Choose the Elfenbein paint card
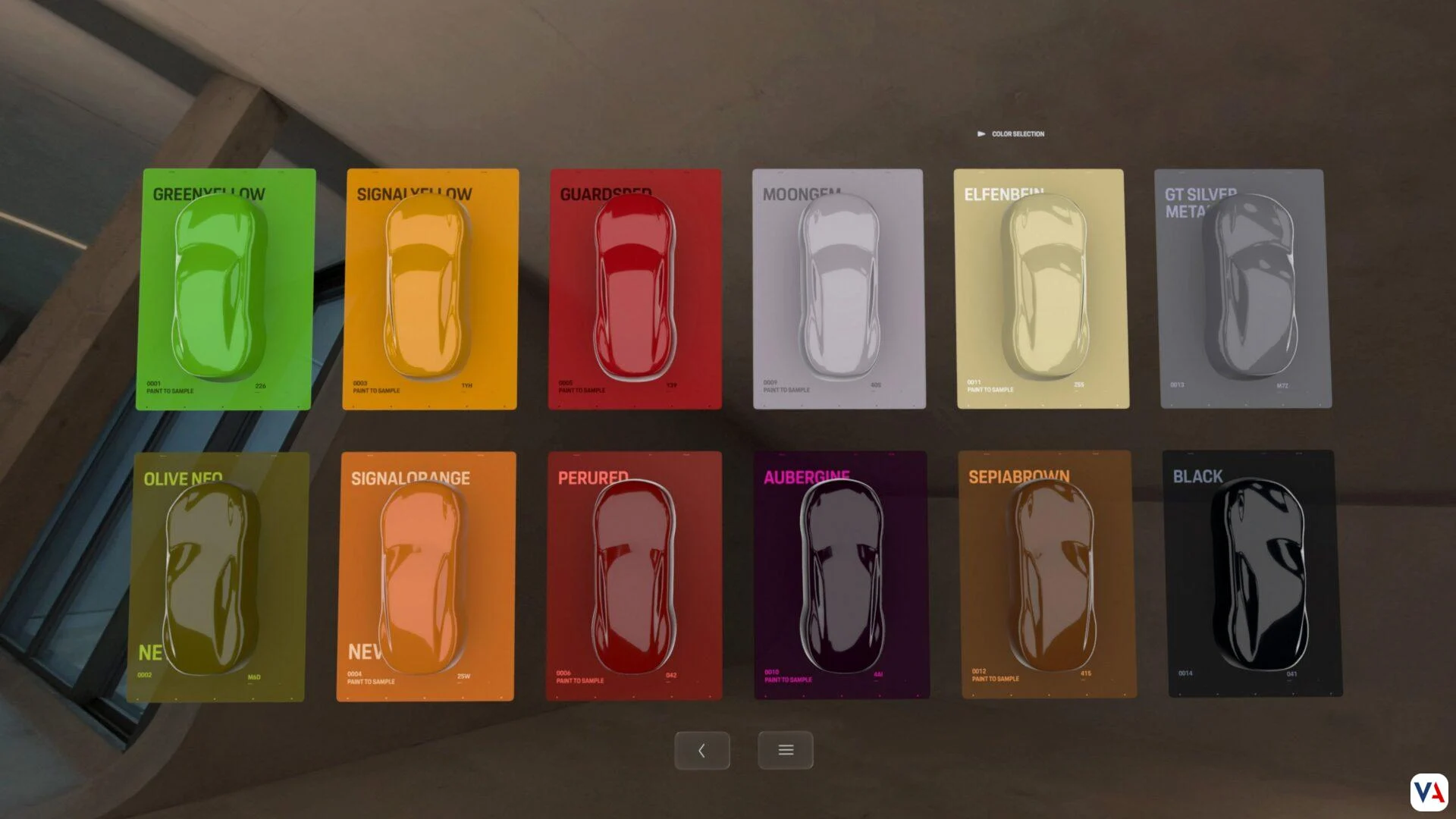The width and height of the screenshot is (1456, 819). 1041,289
